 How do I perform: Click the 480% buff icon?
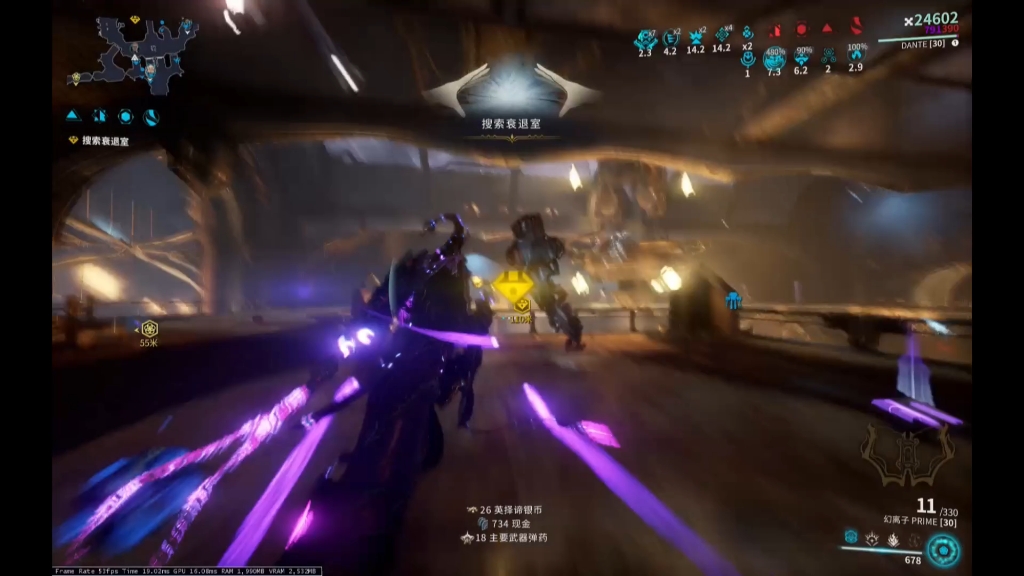[774, 58]
